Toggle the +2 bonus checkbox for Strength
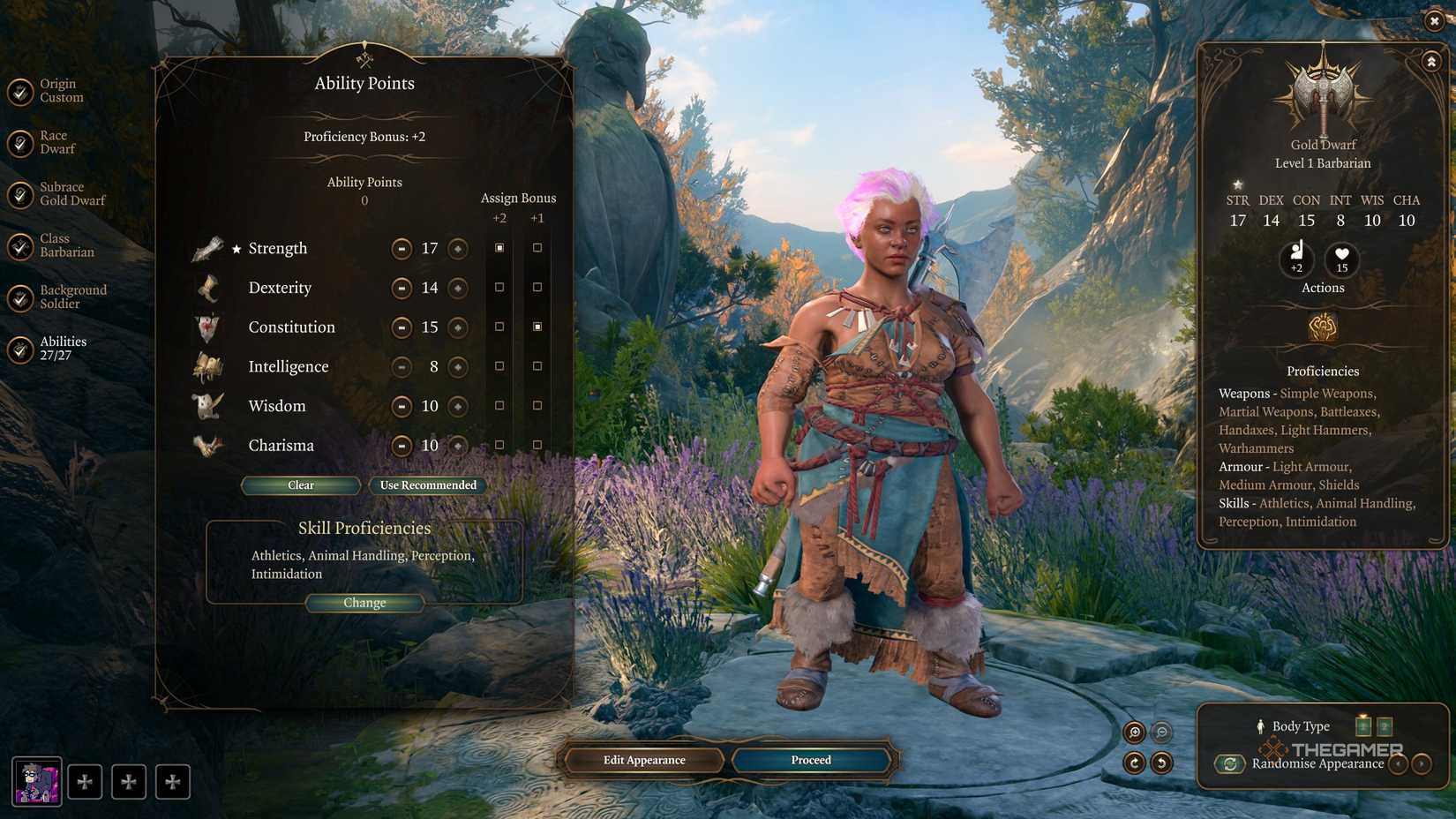This screenshot has height=819, width=1456. pos(500,248)
